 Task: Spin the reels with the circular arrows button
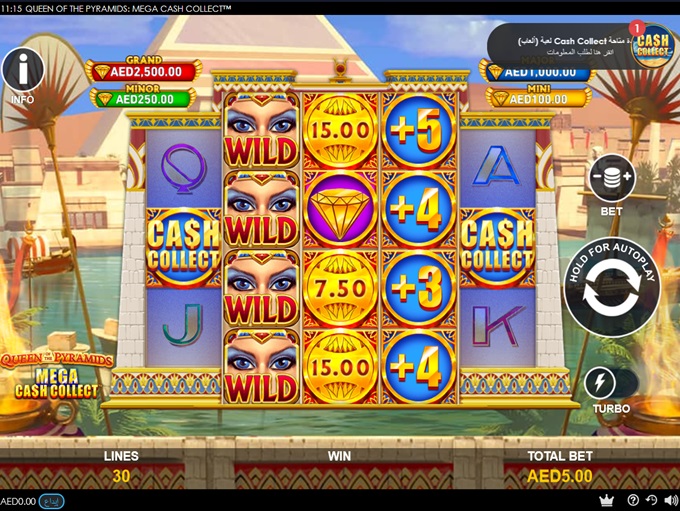[611, 289]
